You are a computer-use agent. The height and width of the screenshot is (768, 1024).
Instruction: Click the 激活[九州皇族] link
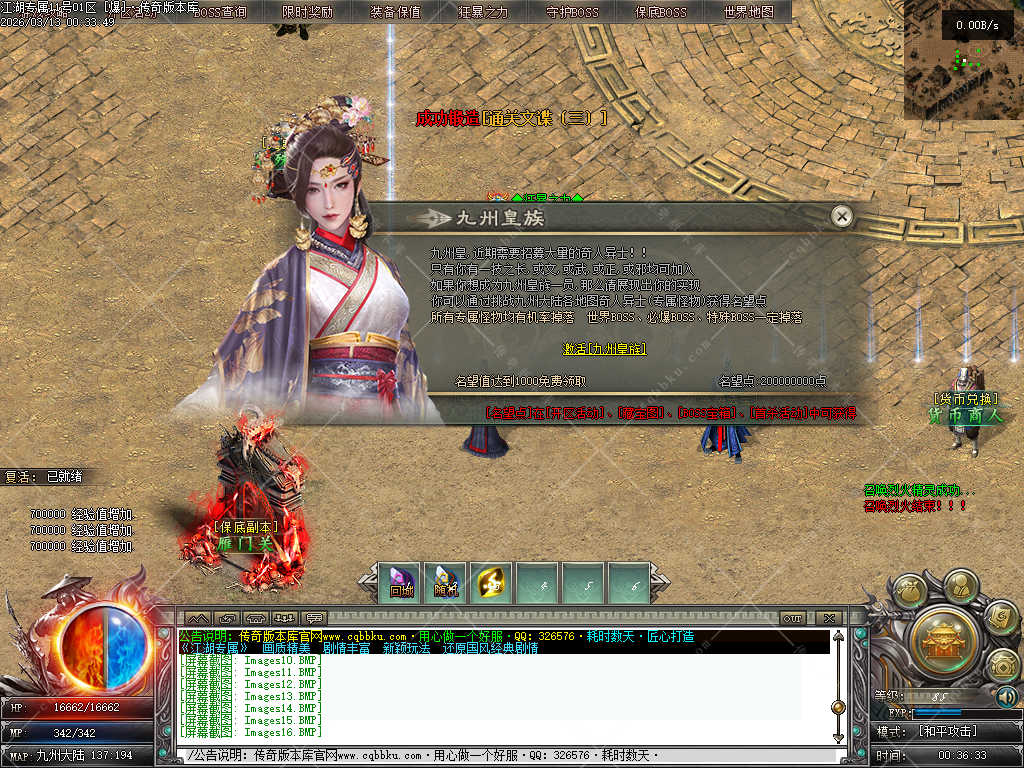coord(604,349)
